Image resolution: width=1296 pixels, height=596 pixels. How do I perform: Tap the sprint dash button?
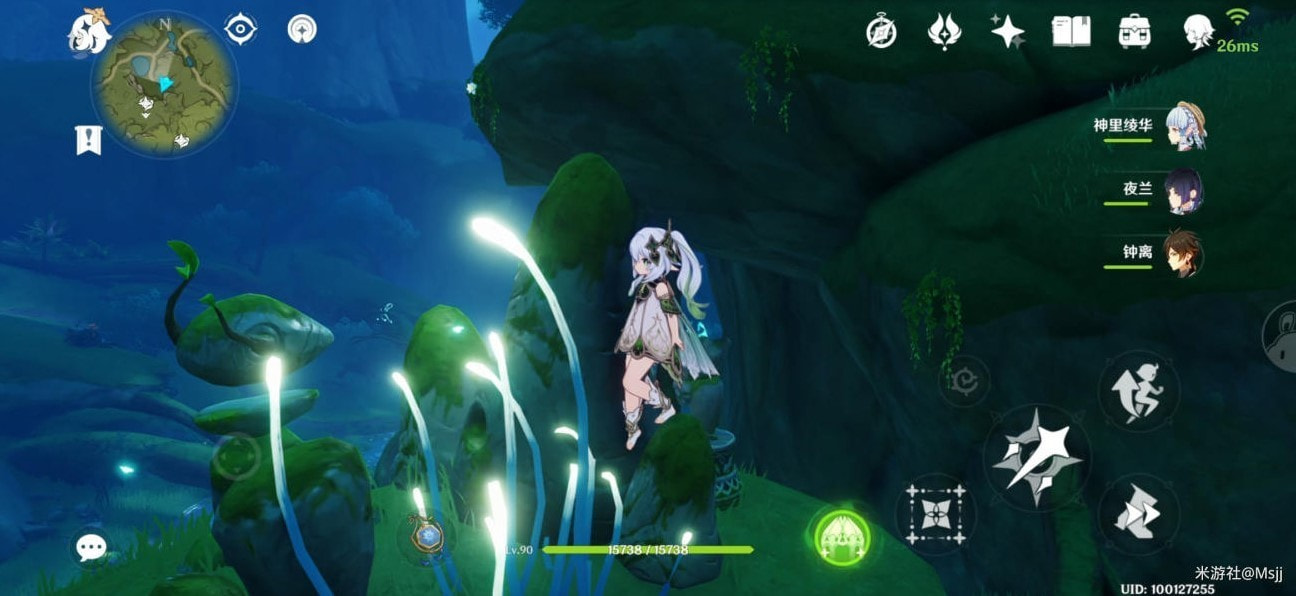(x=1138, y=391)
